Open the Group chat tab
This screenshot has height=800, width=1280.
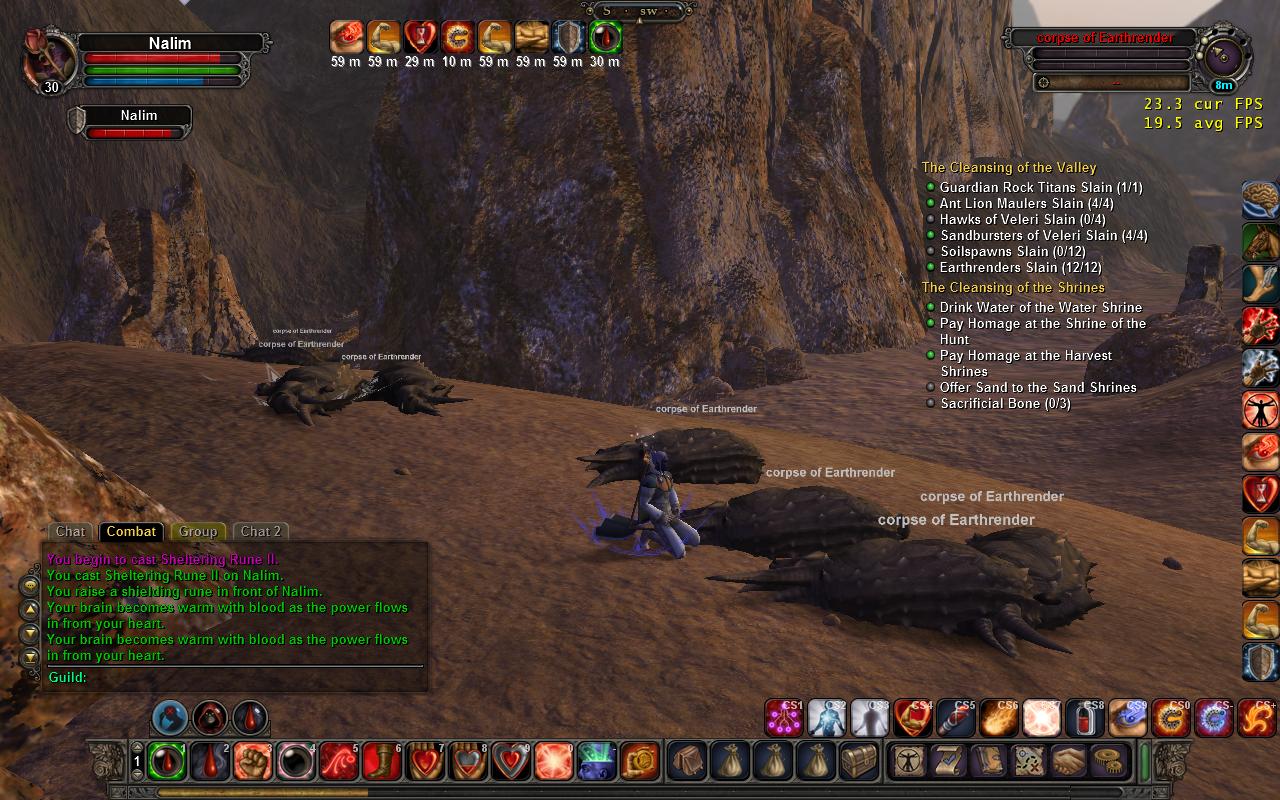pyautogui.click(x=198, y=532)
